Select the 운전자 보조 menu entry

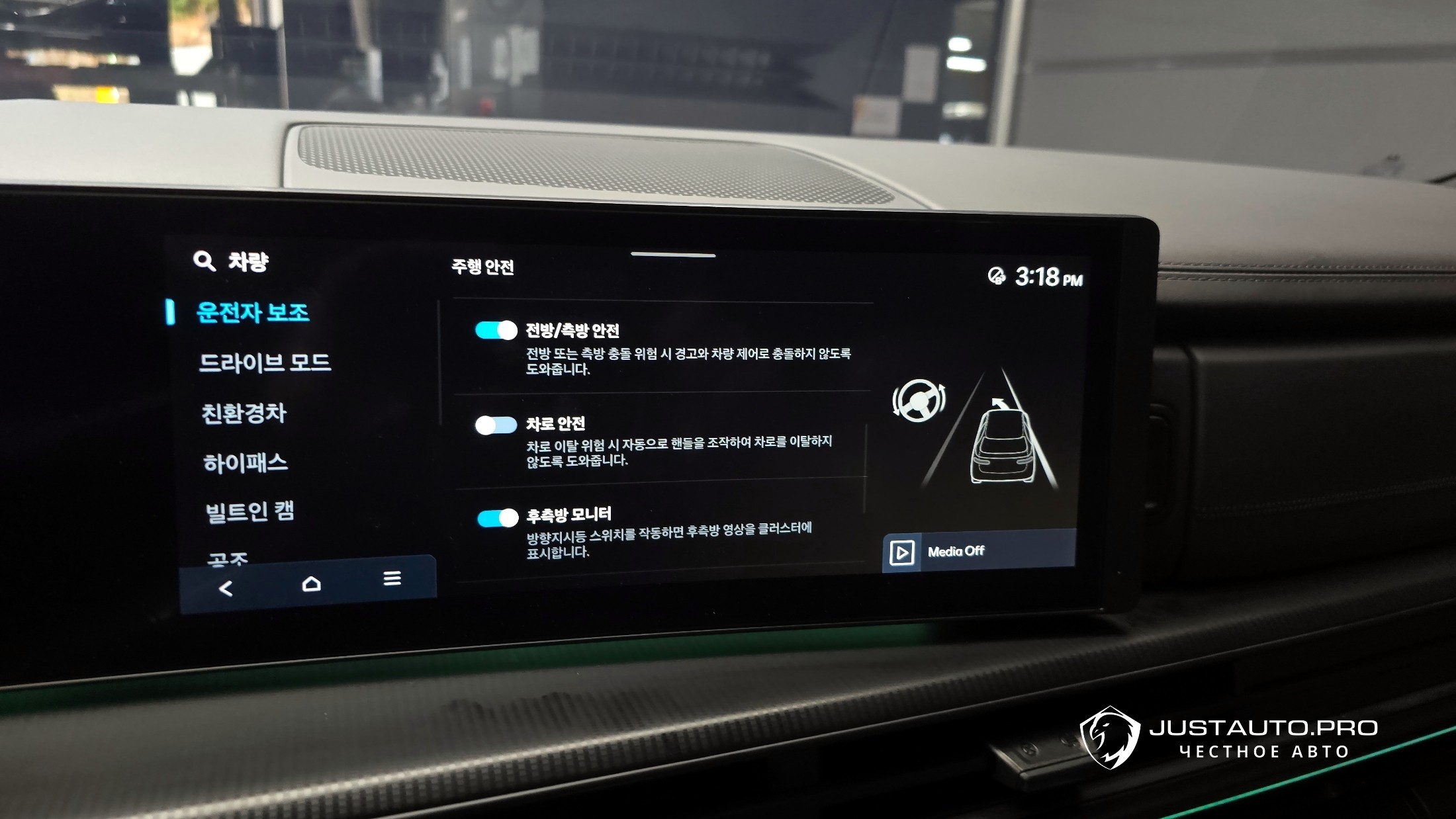click(252, 312)
